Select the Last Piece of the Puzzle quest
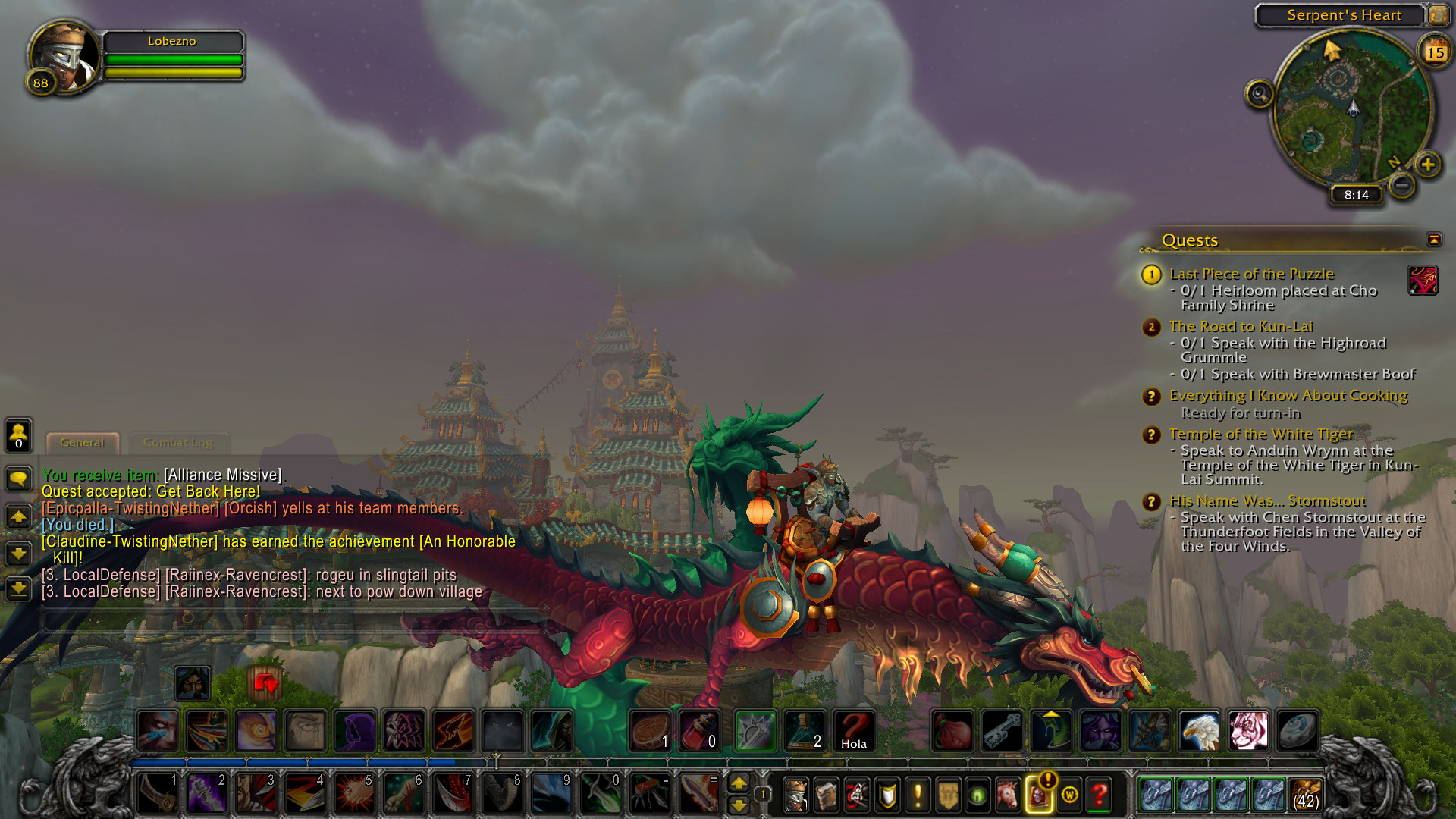The height and width of the screenshot is (819, 1456). click(x=1251, y=274)
